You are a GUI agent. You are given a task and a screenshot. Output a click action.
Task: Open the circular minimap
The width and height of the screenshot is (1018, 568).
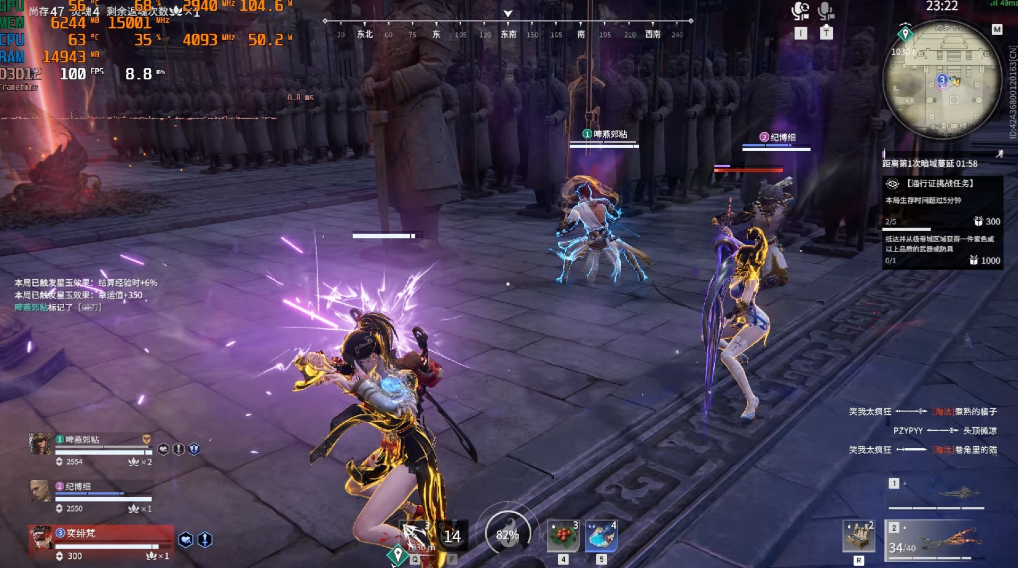pyautogui.click(x=942, y=81)
